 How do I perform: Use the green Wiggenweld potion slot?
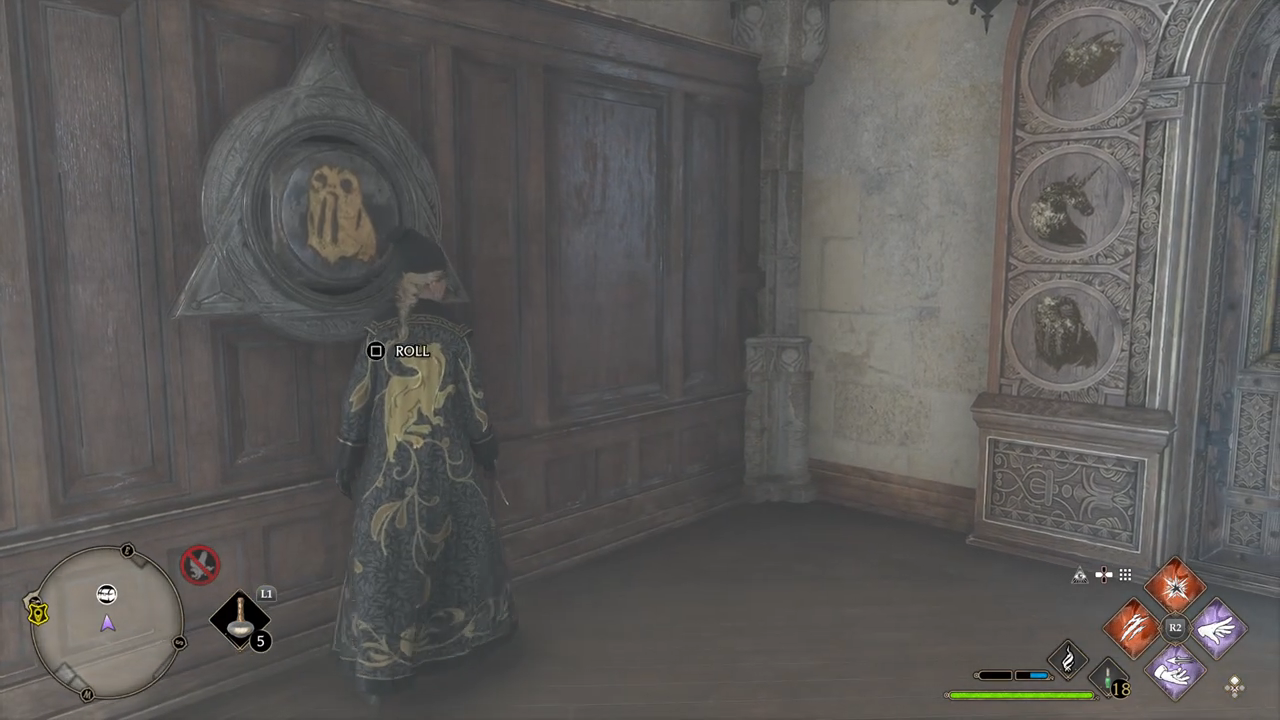coord(1108,677)
